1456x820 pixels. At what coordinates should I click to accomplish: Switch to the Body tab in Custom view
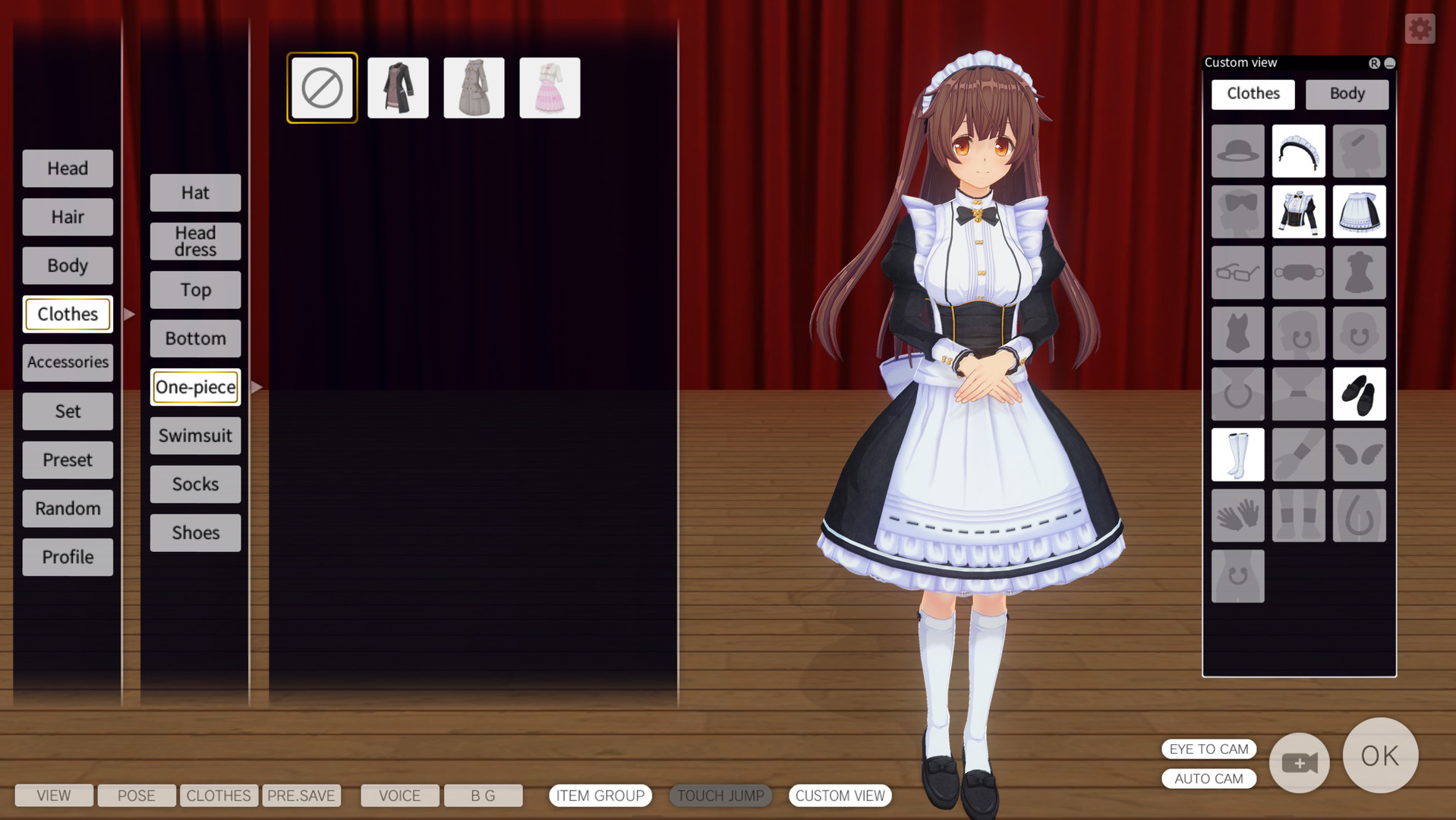pos(1346,93)
